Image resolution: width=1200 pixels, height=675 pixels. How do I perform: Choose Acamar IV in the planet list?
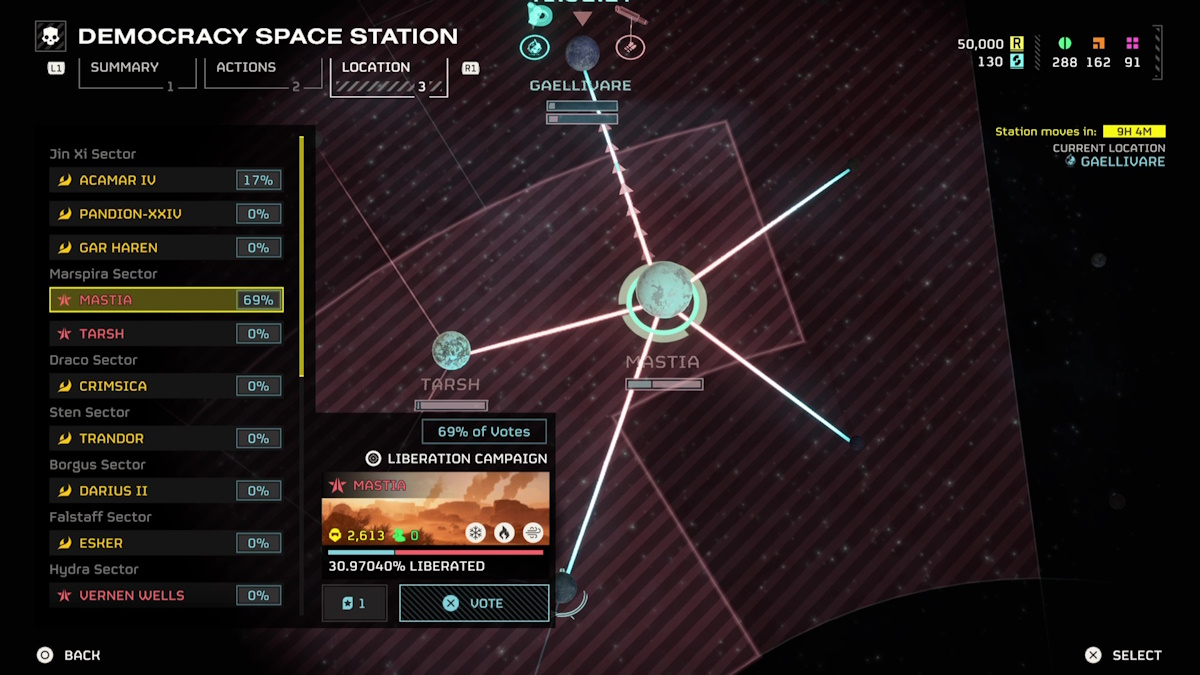point(166,180)
